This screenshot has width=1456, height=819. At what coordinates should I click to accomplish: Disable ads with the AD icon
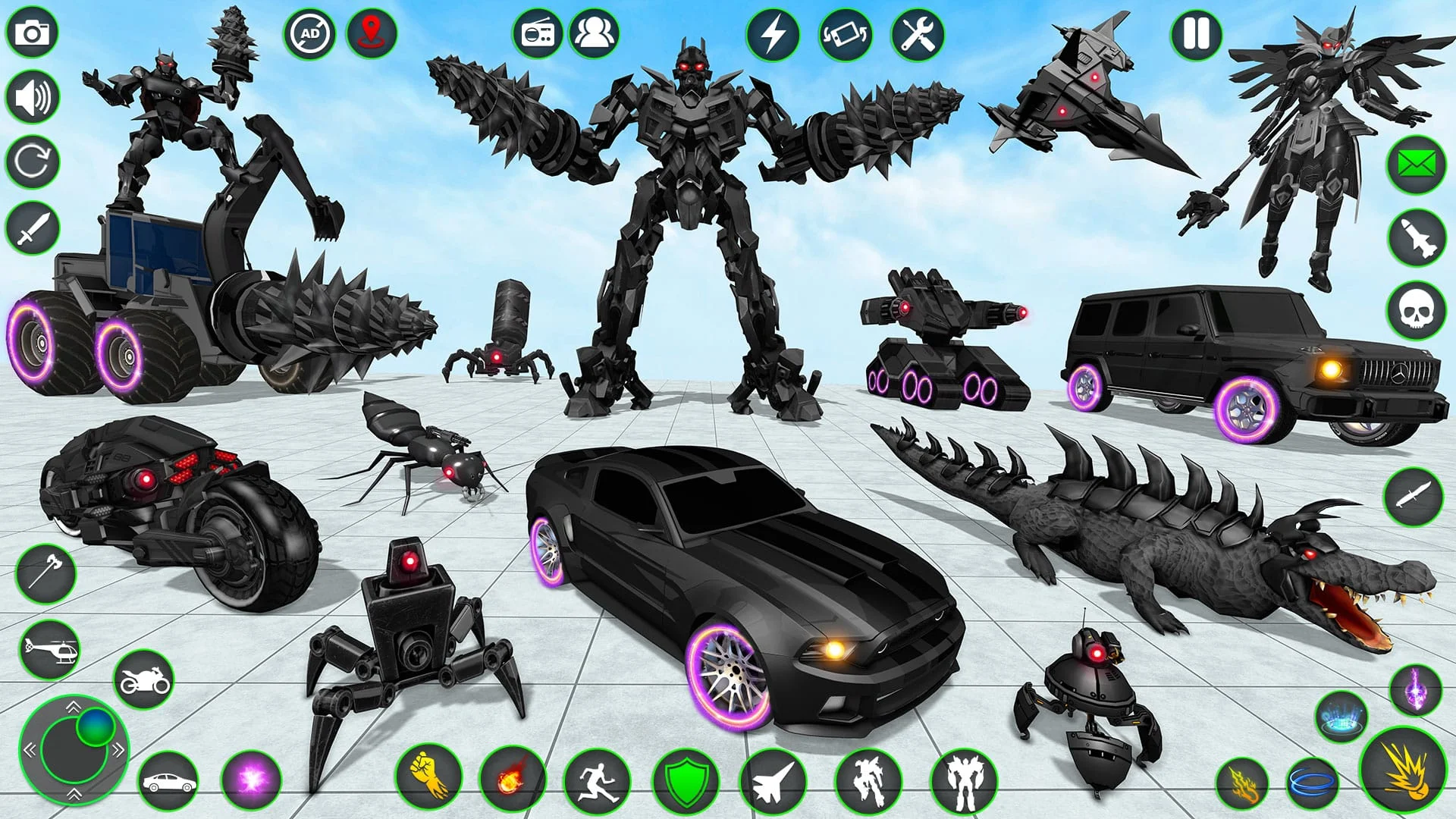pos(310,32)
